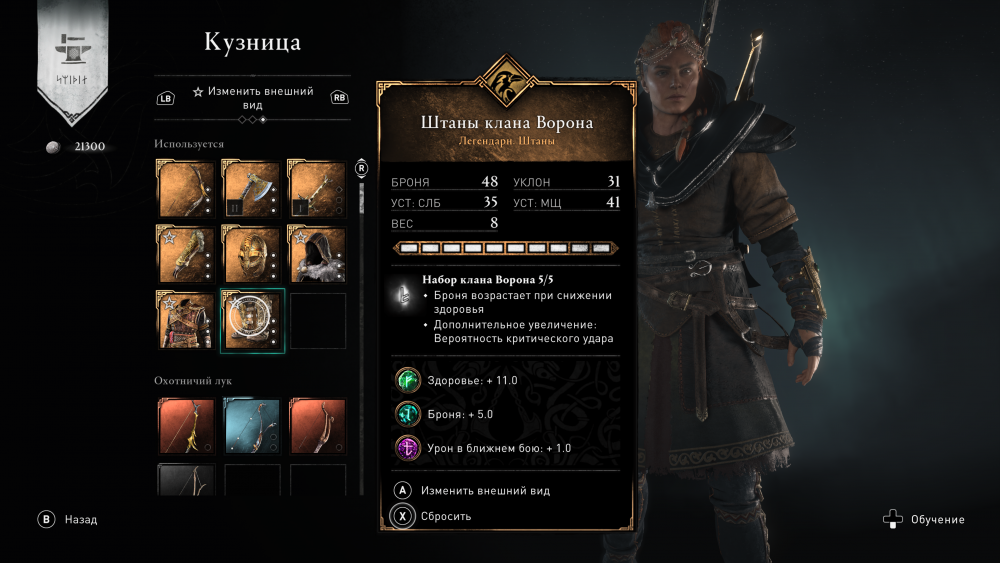
Task: Select the equipped bow slot under Используется
Action: 187,187
